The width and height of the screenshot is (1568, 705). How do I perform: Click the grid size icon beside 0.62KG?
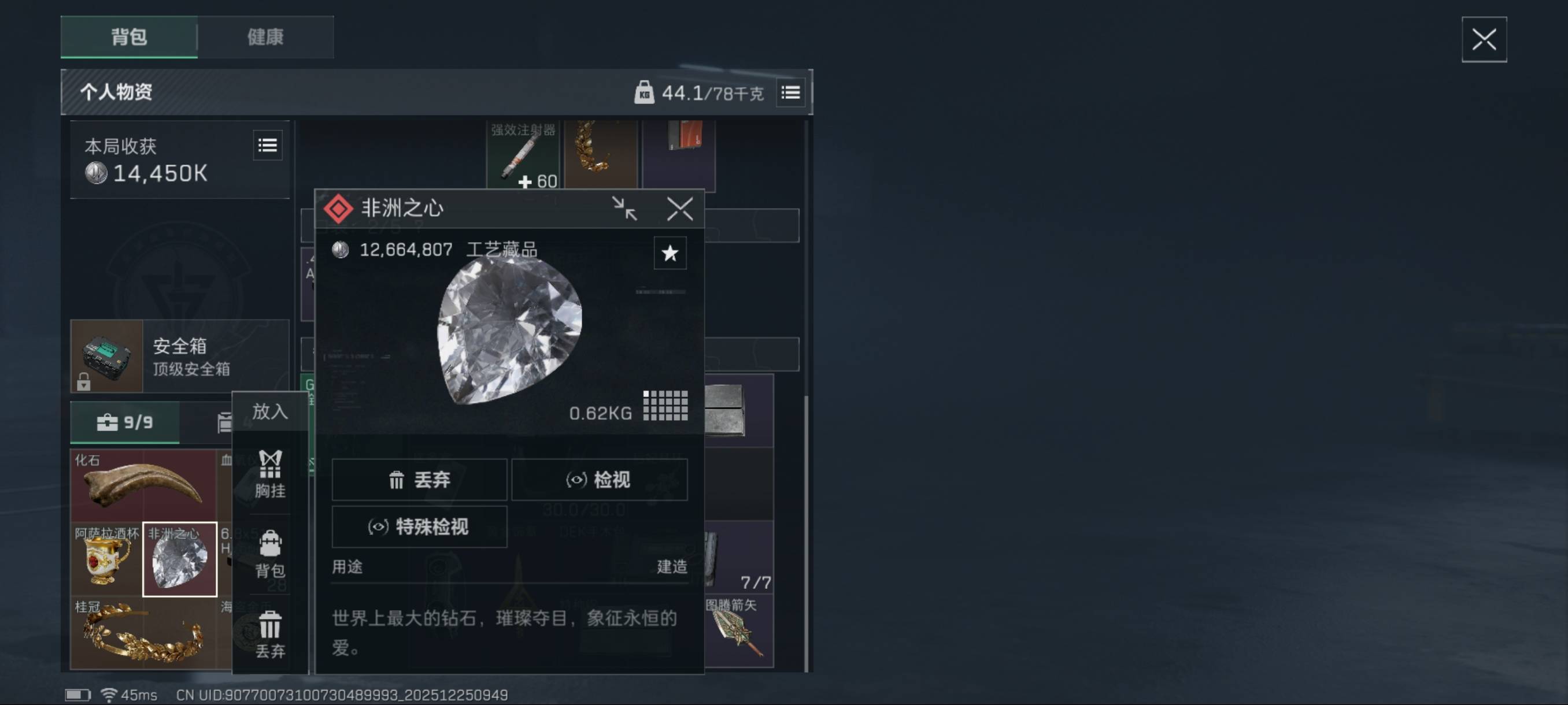pos(665,406)
